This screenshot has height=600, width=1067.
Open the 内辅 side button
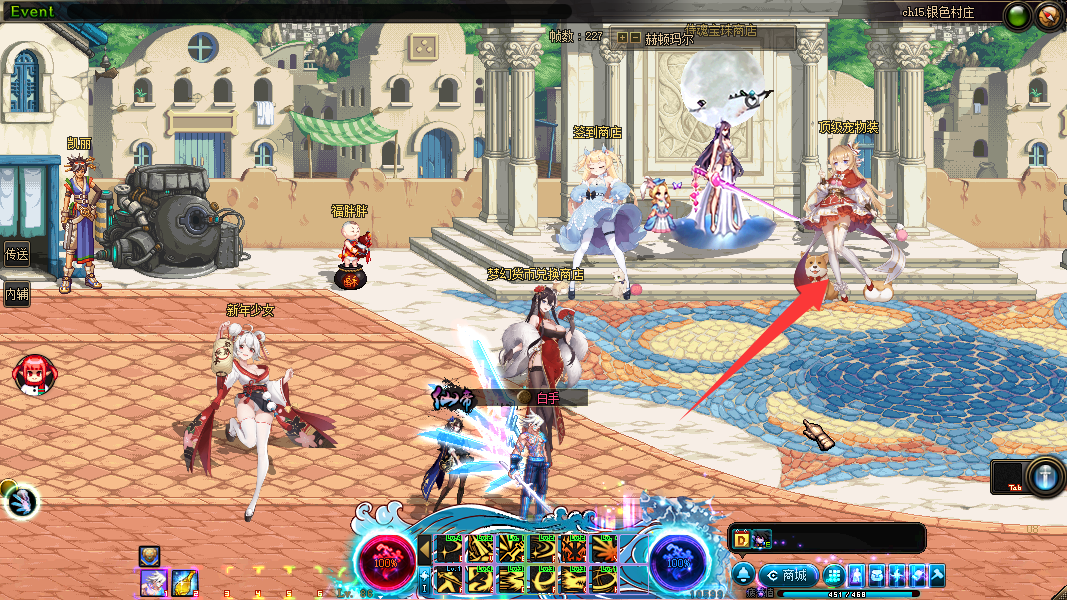click(x=16, y=294)
